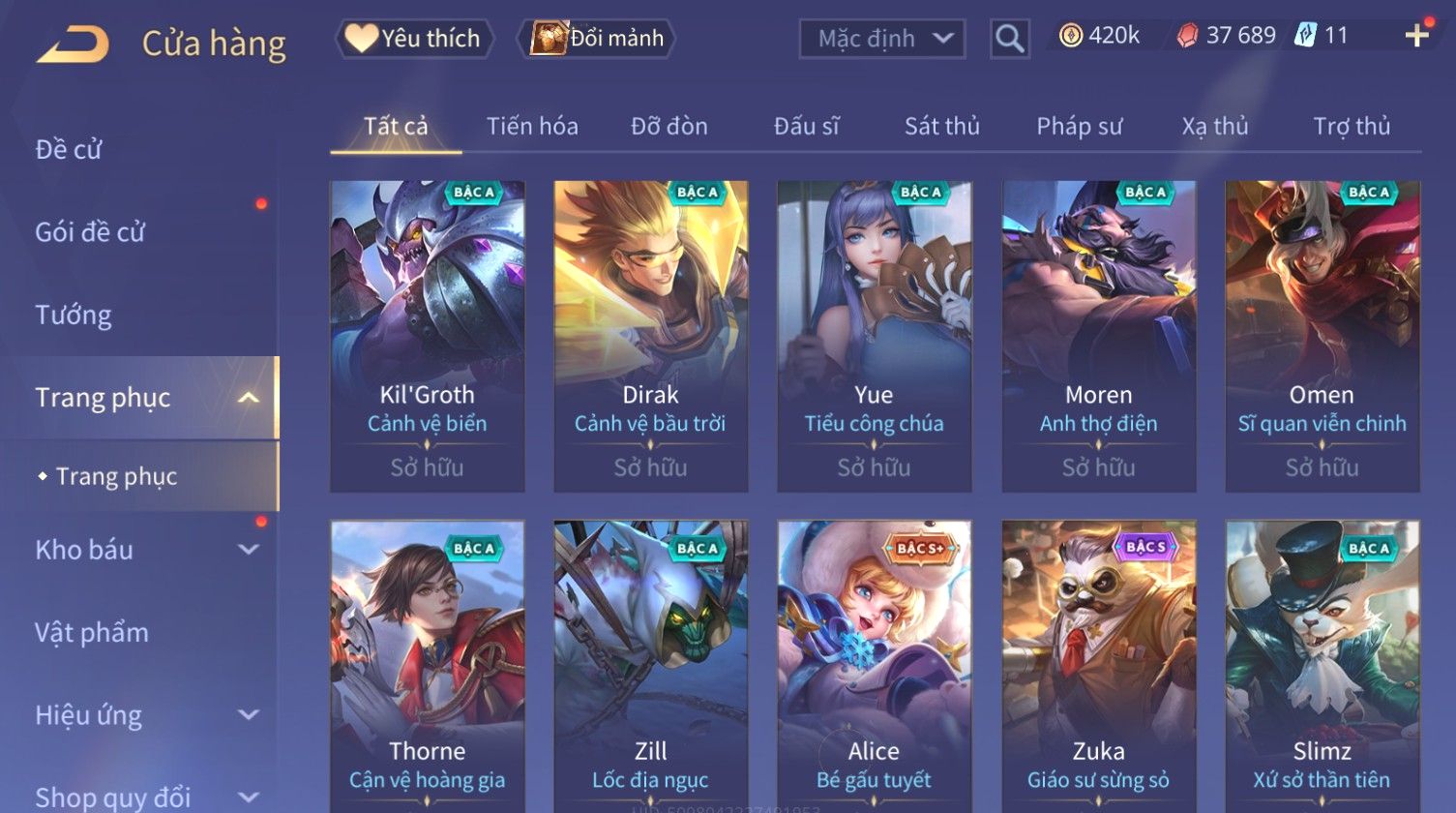This screenshot has width=1456, height=813.
Task: Show the Sát thủ skins tab
Action: coord(941,127)
